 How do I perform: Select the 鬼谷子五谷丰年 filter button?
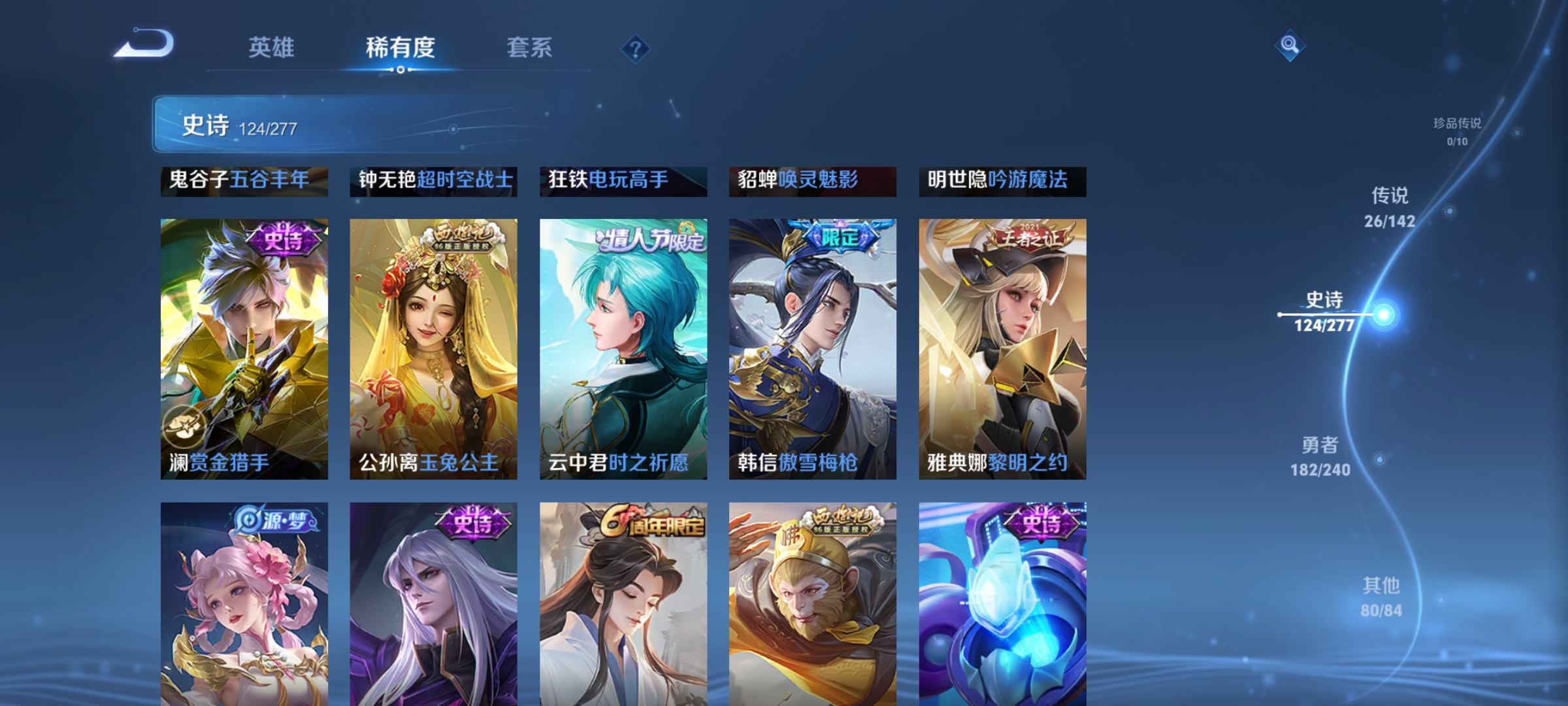pyautogui.click(x=245, y=182)
